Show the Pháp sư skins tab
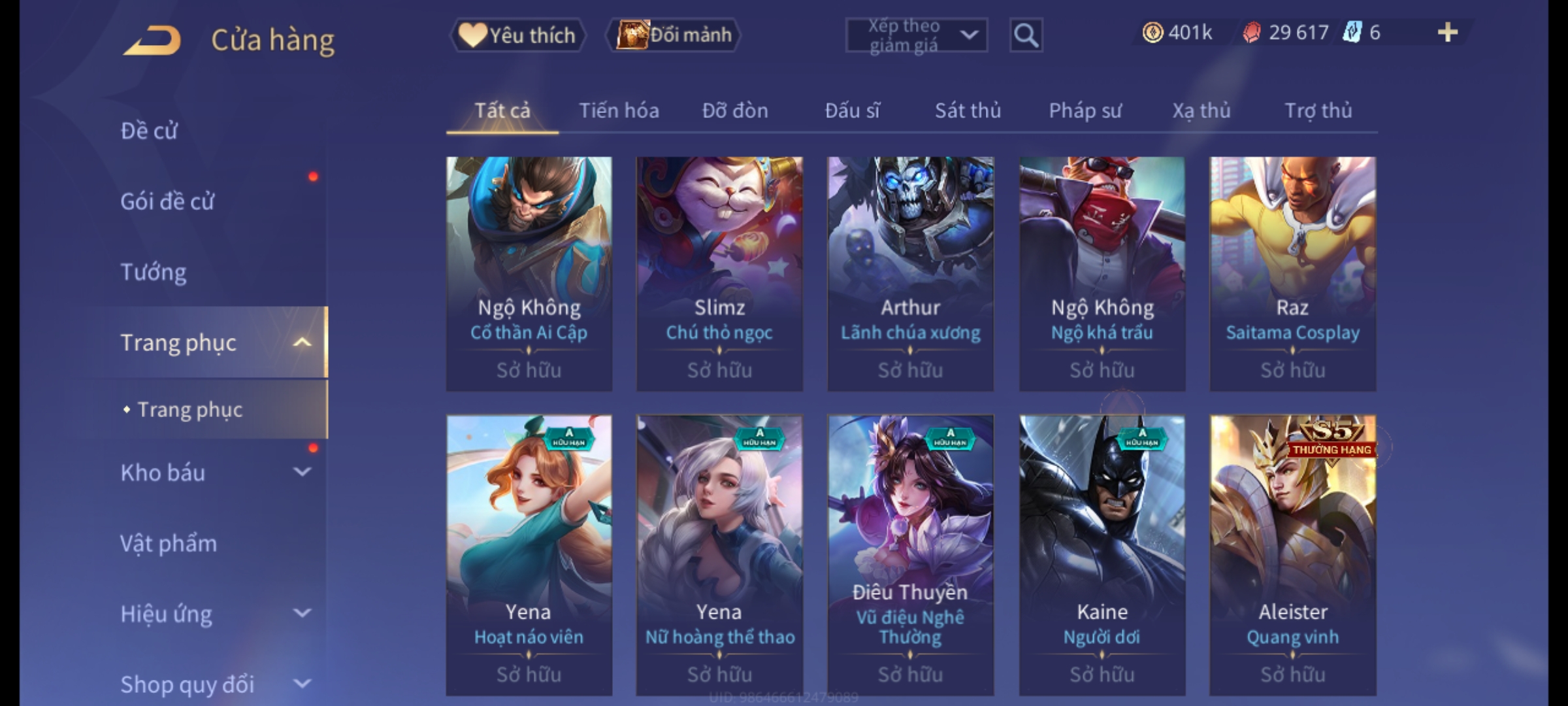Screen dimensions: 1568x706 point(1085,110)
